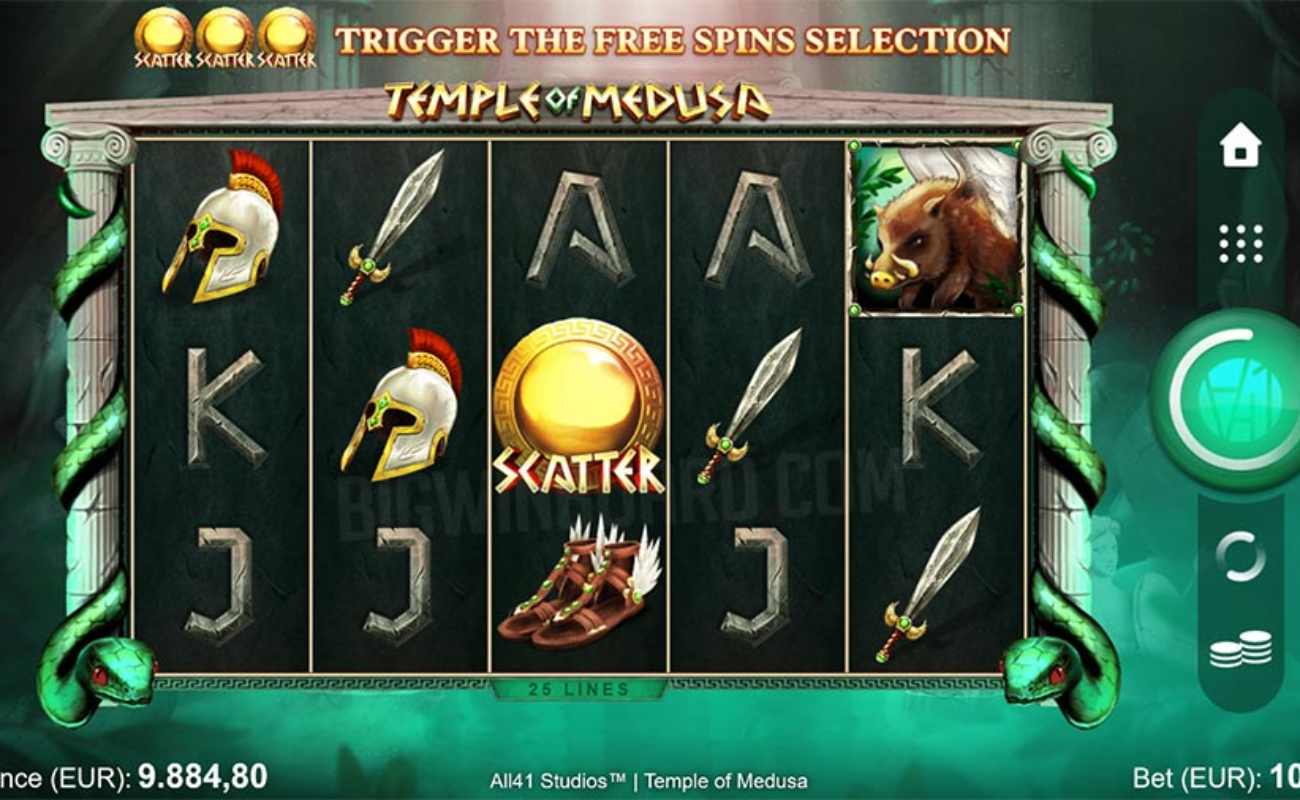Open bet settings via the coins icon
Viewport: 1300px width, 800px height.
coord(1240,650)
